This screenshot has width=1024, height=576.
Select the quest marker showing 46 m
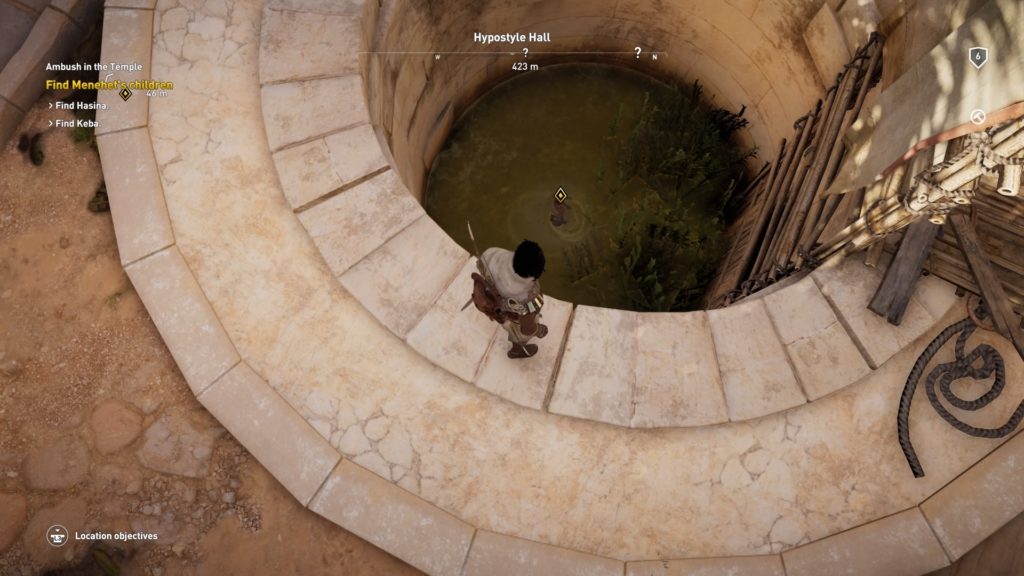click(126, 93)
